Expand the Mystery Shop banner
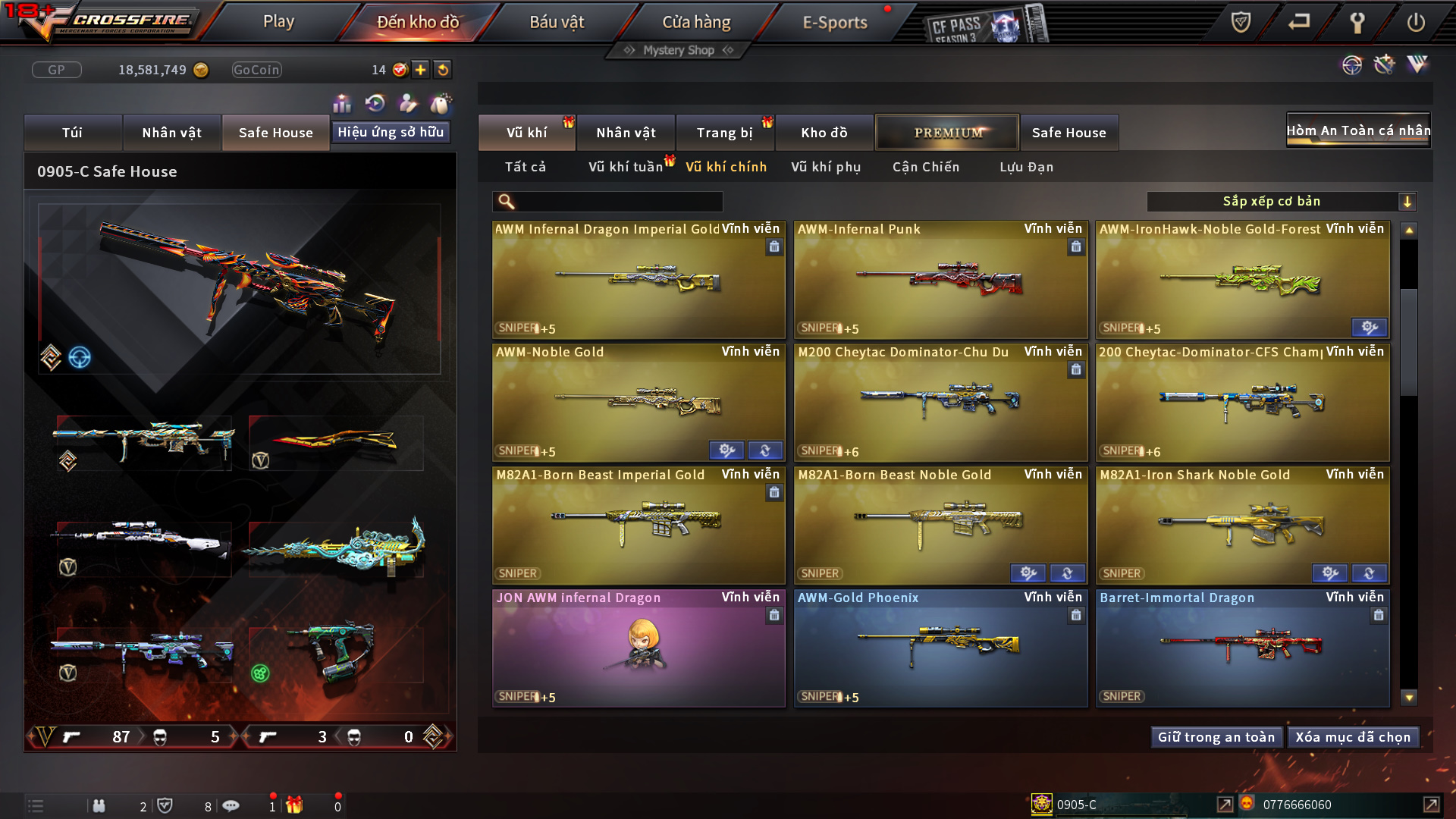 click(678, 50)
